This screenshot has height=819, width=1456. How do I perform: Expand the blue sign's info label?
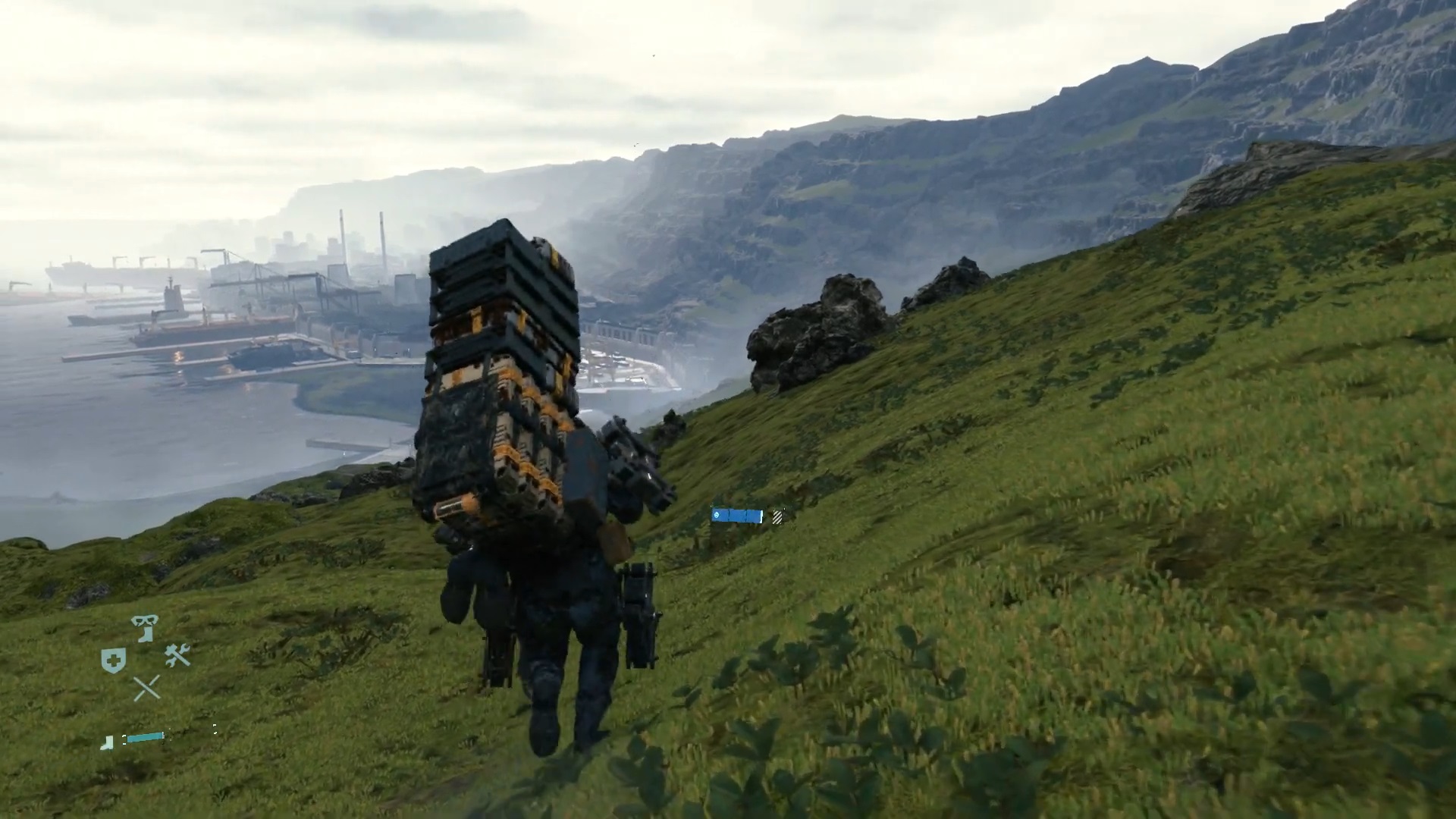point(737,516)
